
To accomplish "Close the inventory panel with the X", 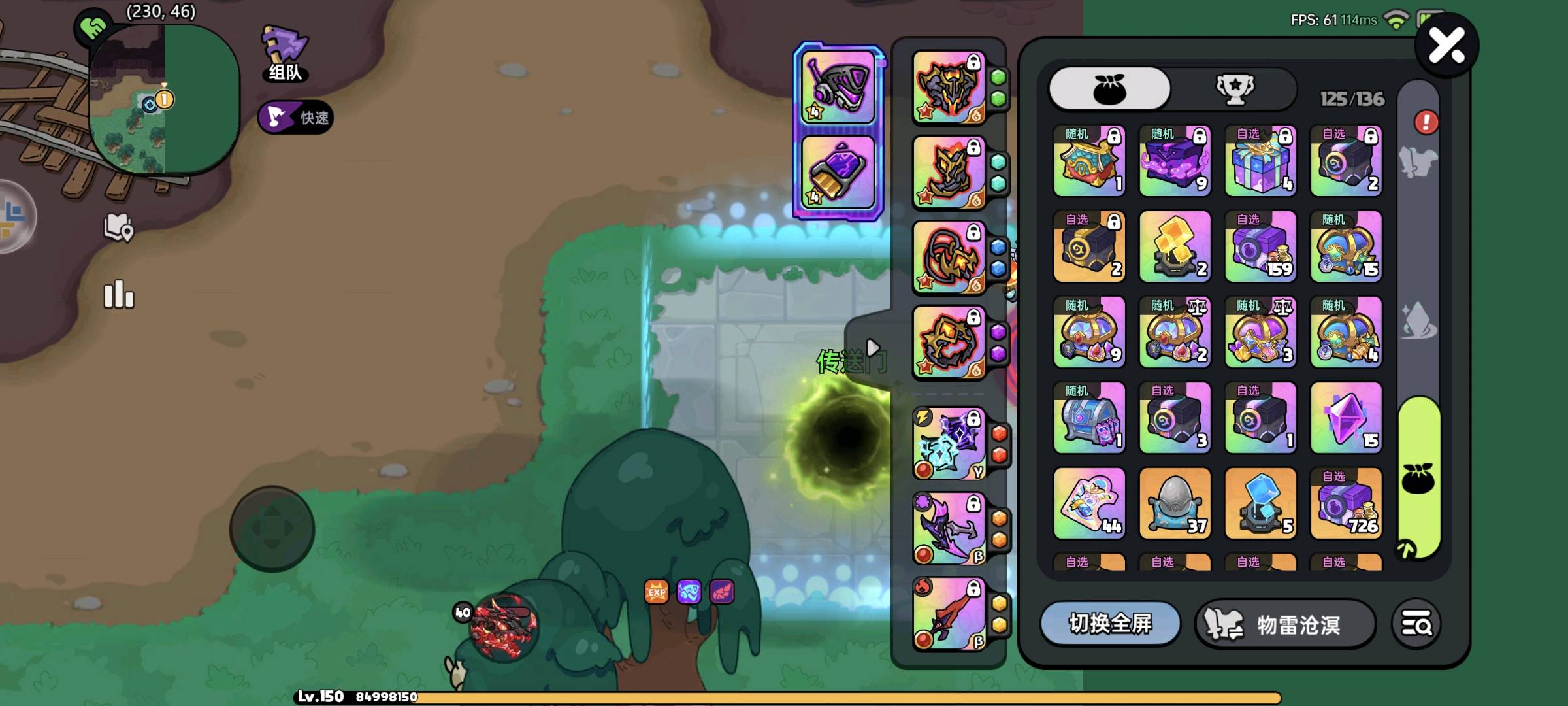I will click(1446, 46).
